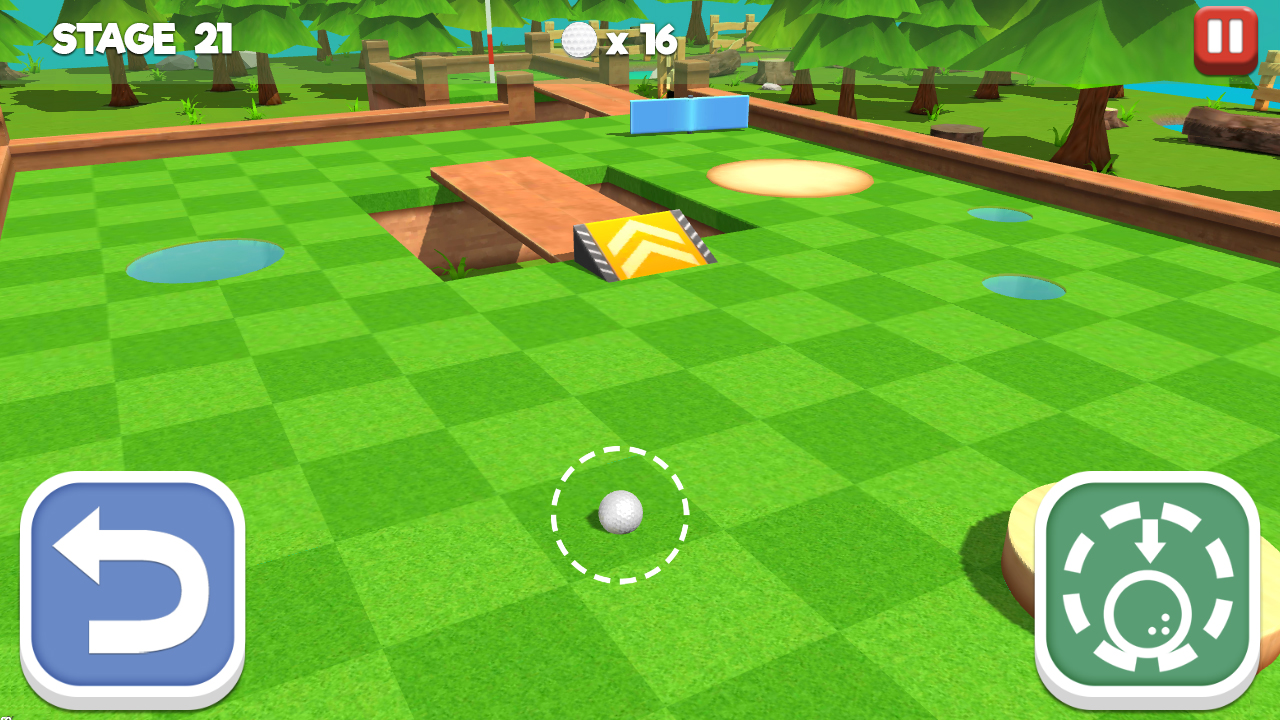This screenshot has width=1280, height=720.
Task: Click the blue barrier wall near the bridge
Action: [x=688, y=117]
